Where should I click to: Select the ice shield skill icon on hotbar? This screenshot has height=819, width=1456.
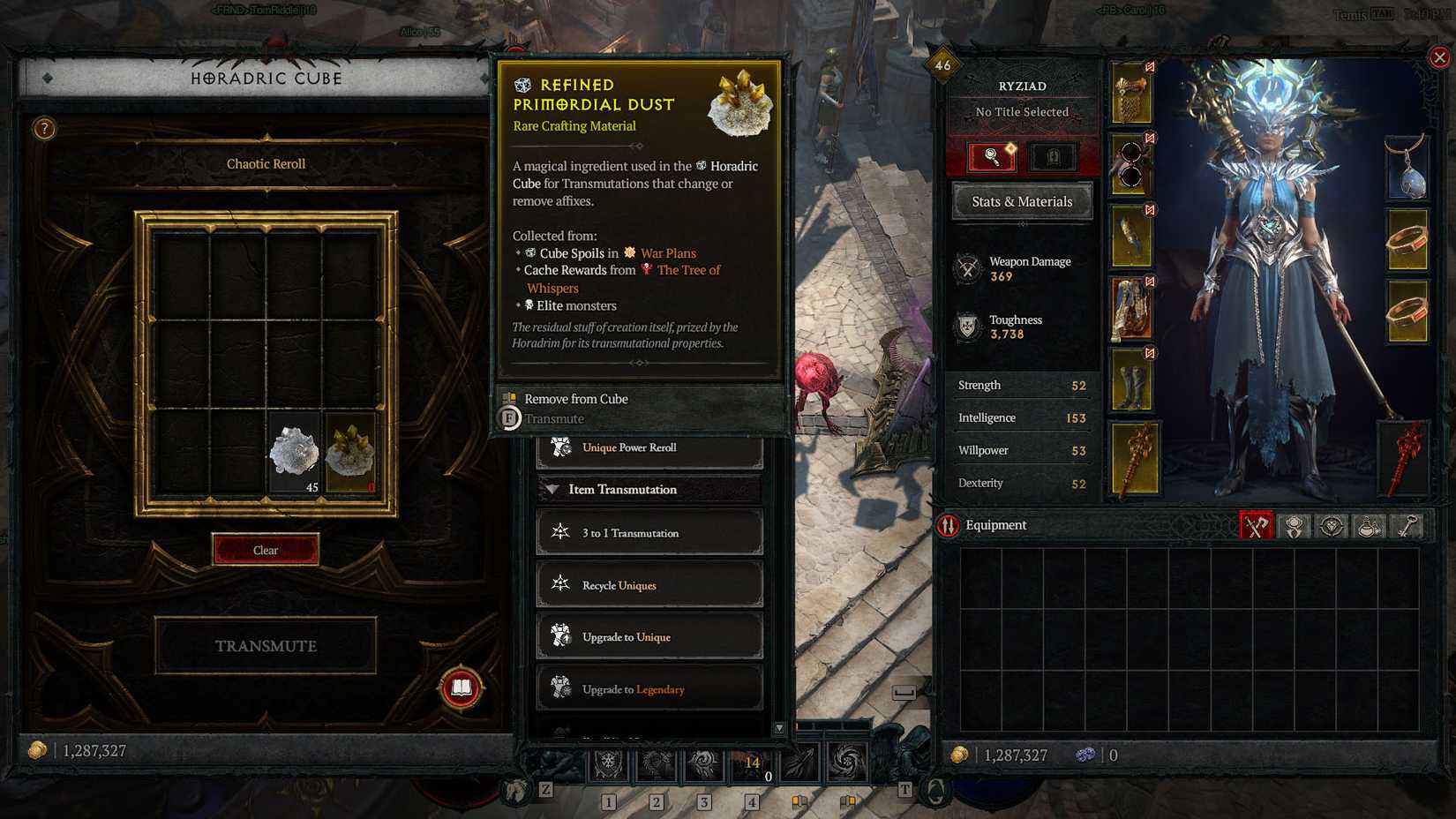(x=609, y=764)
